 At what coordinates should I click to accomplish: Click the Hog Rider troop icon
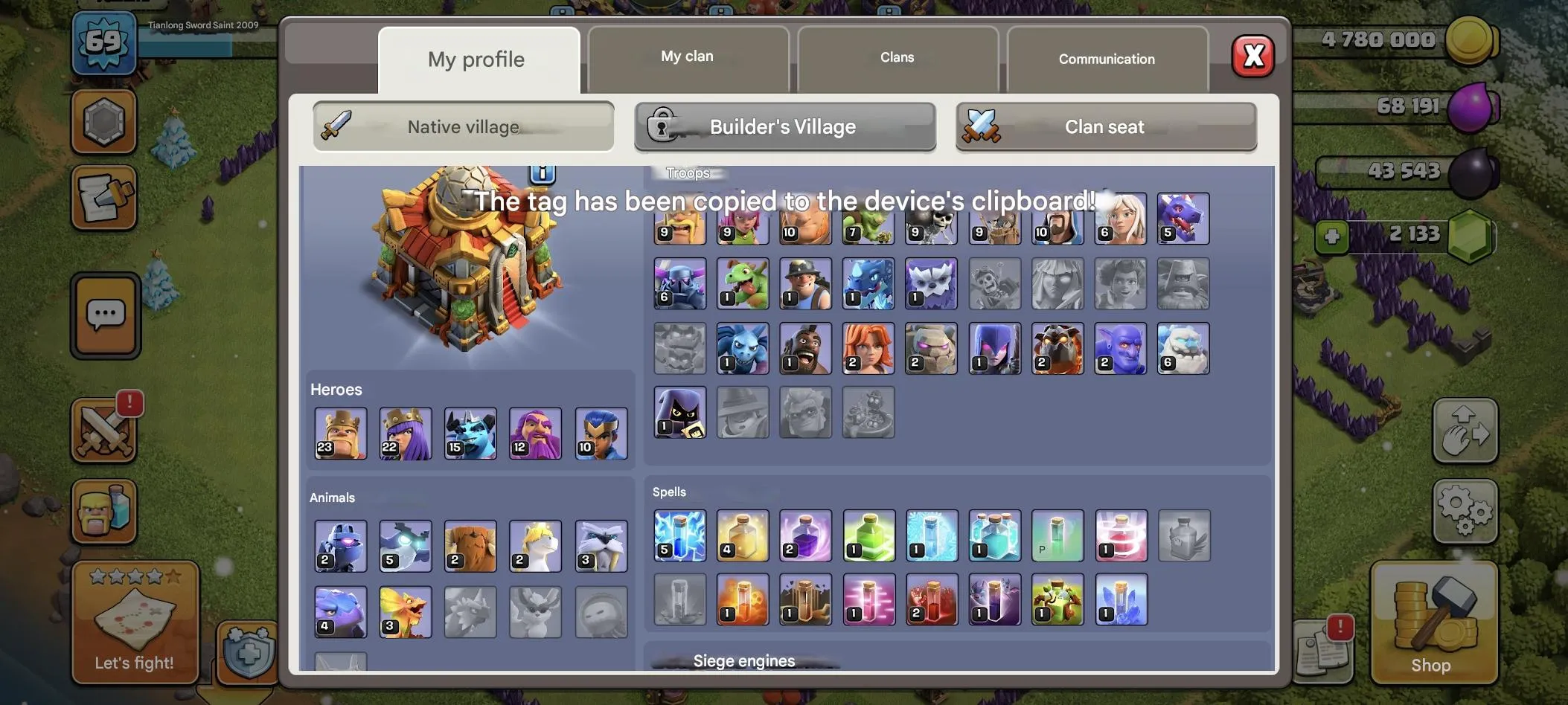805,347
